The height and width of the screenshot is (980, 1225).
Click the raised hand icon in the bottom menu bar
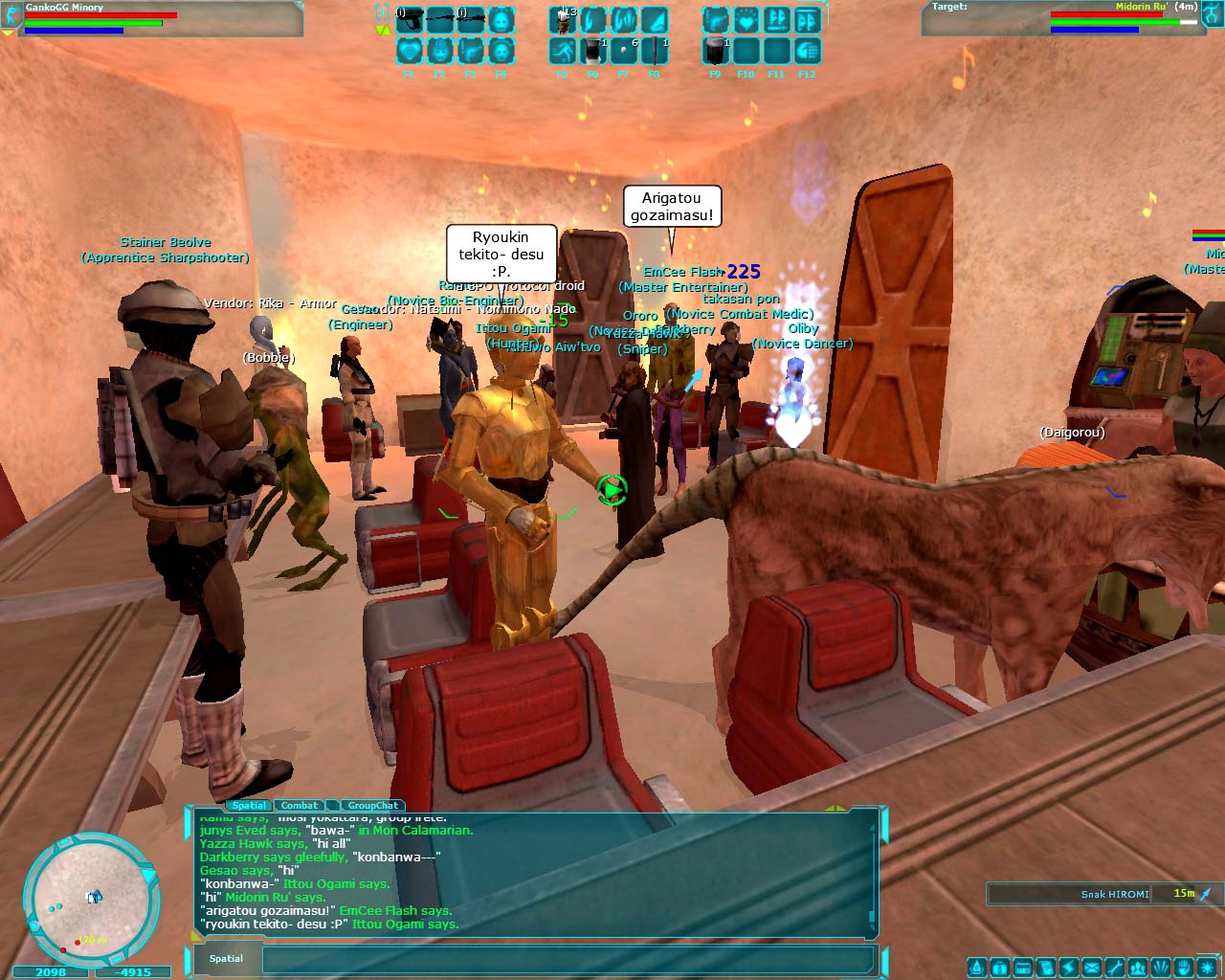[1185, 967]
